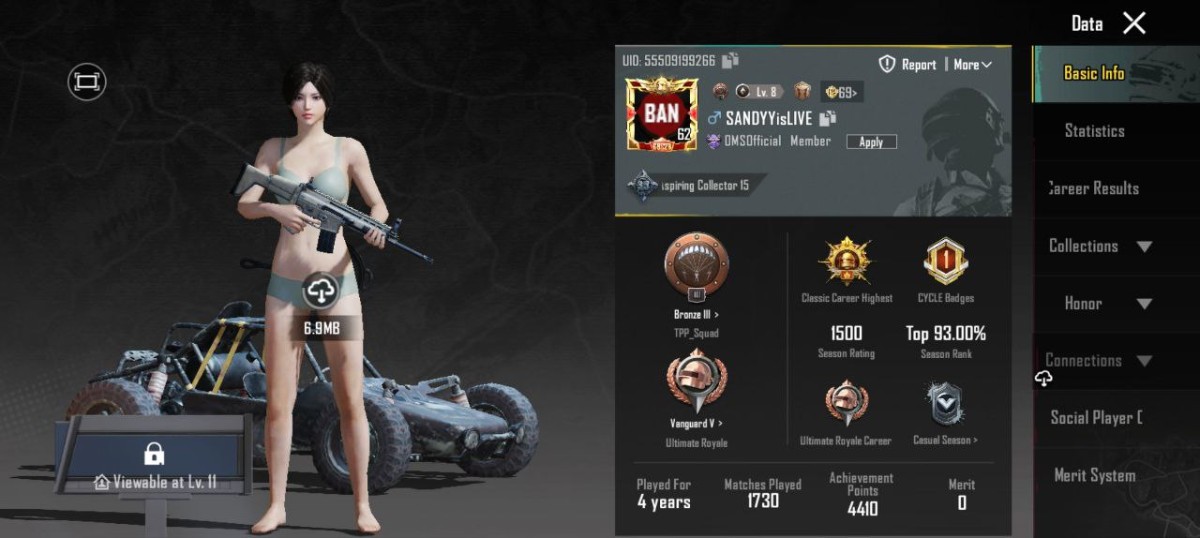Expand the Collections section
The image size is (1200, 538).
pos(1100,246)
